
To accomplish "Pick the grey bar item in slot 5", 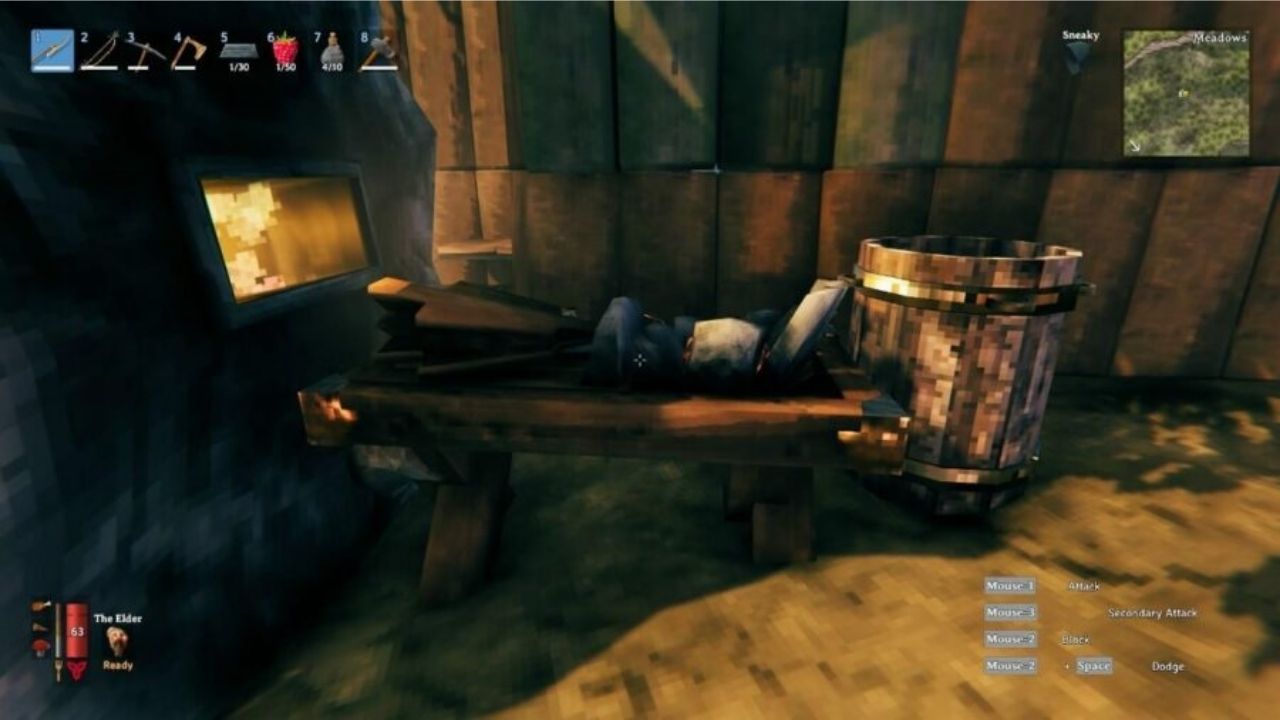I will click(238, 51).
